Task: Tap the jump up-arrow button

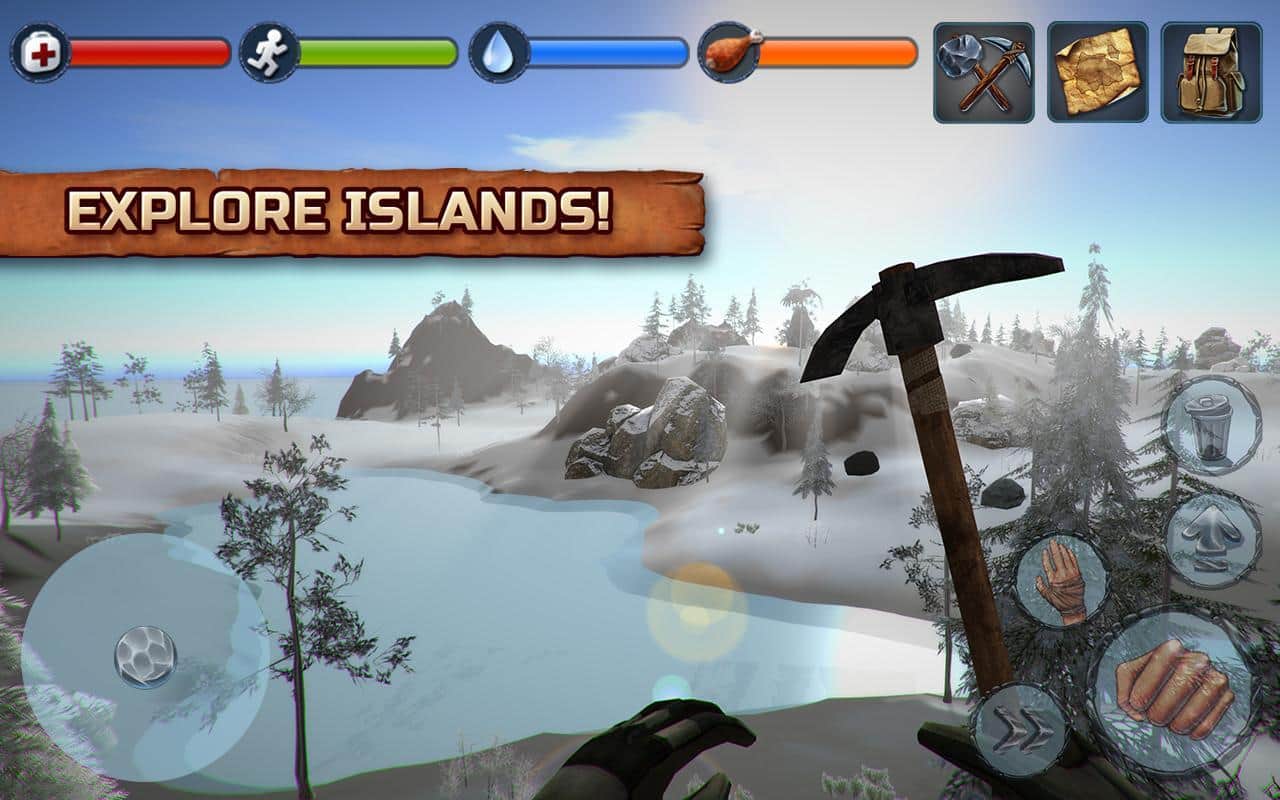Action: click(1212, 540)
